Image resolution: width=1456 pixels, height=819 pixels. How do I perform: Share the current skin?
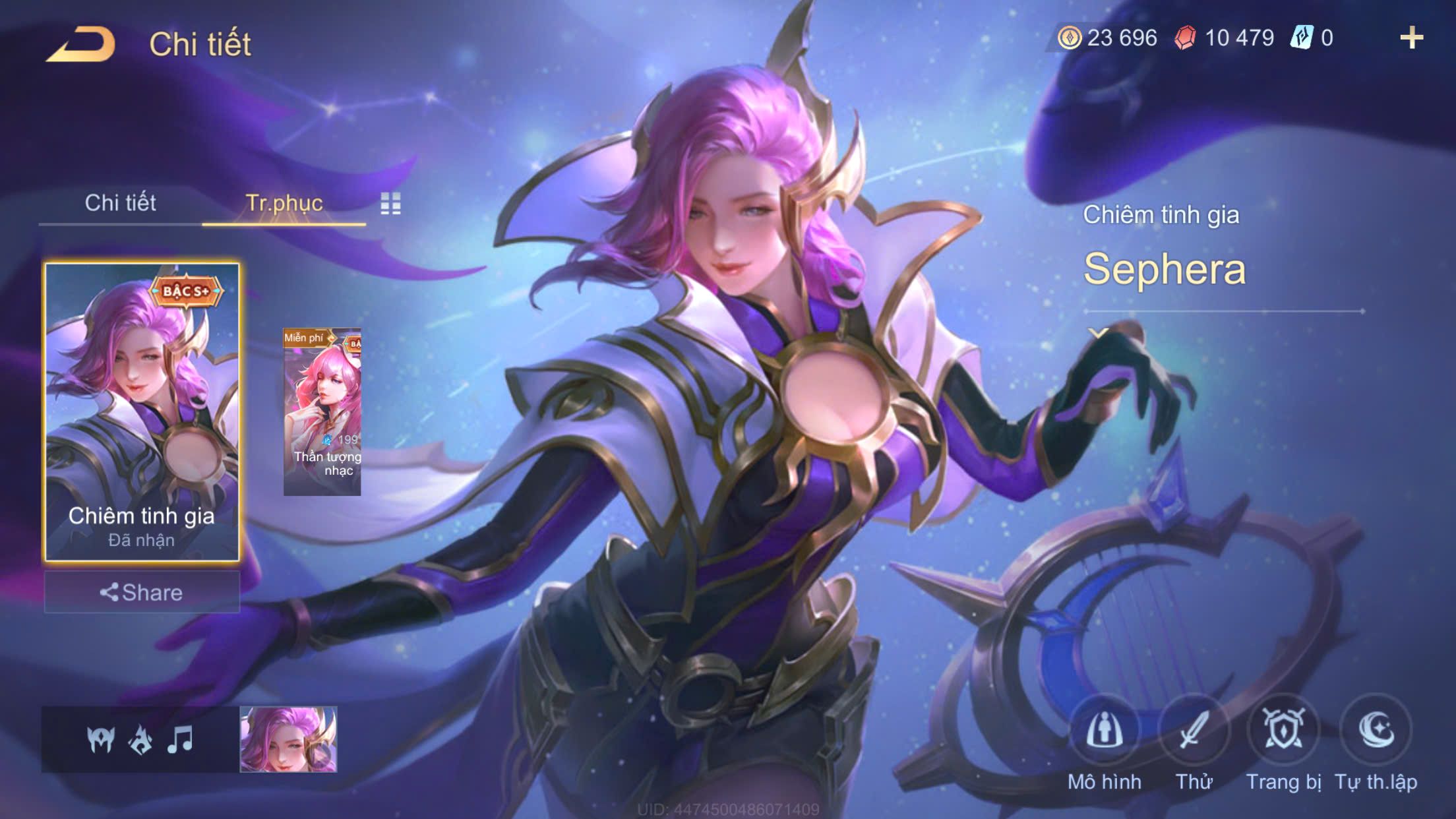[142, 592]
